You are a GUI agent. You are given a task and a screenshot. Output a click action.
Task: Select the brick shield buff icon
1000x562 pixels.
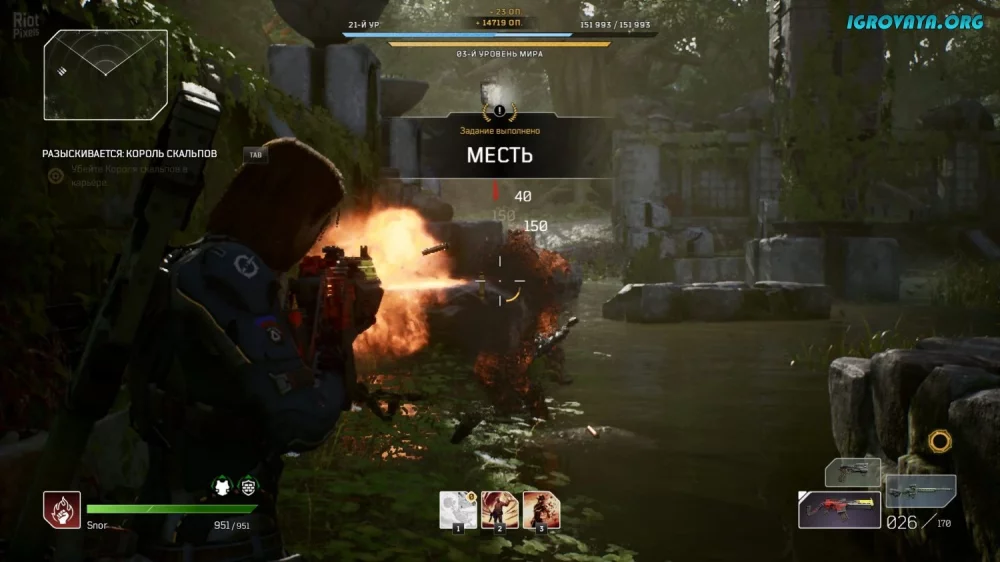tap(248, 487)
